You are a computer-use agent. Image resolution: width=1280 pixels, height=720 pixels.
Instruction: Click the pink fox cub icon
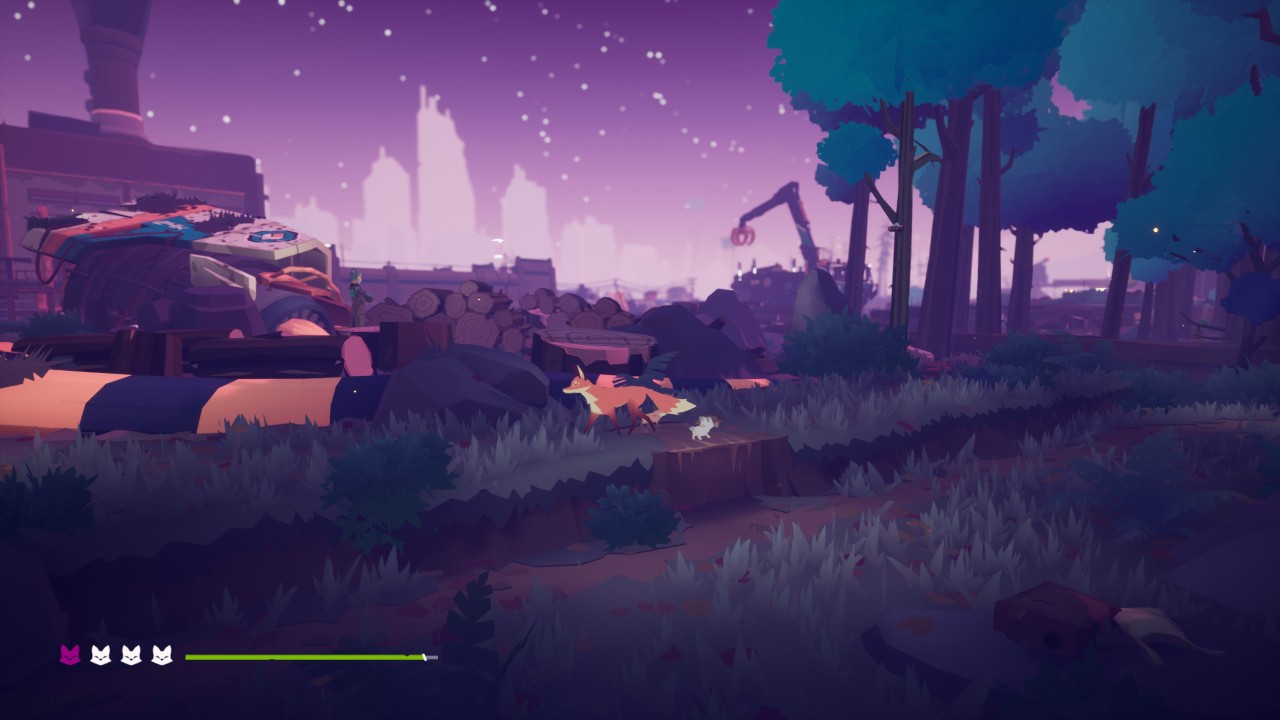[71, 655]
